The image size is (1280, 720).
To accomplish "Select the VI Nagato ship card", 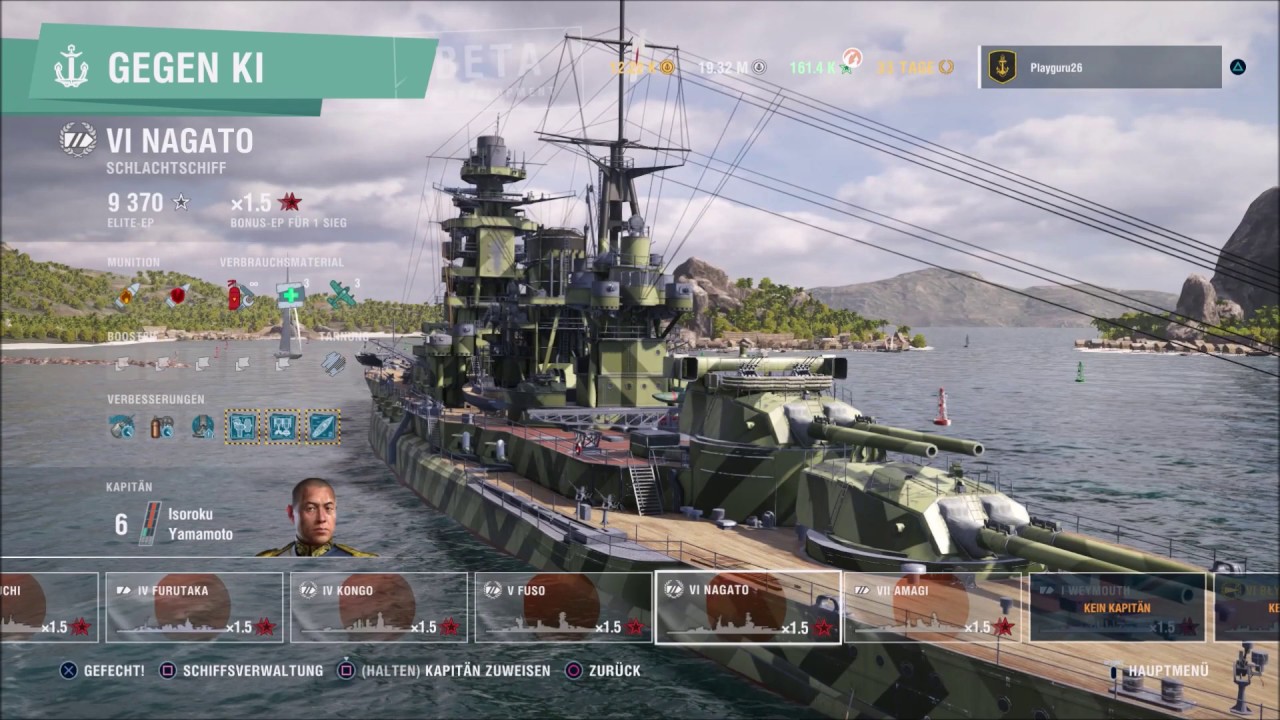I will point(747,607).
